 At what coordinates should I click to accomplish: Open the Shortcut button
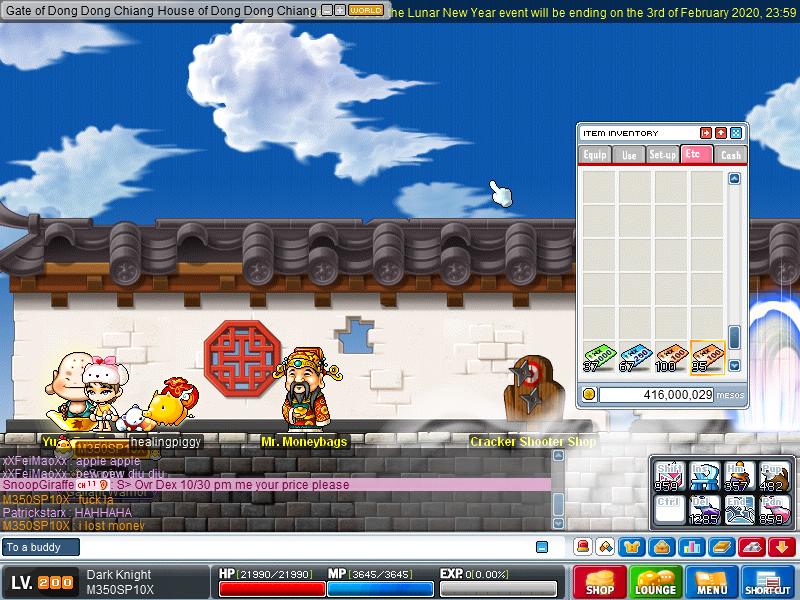(x=767, y=582)
